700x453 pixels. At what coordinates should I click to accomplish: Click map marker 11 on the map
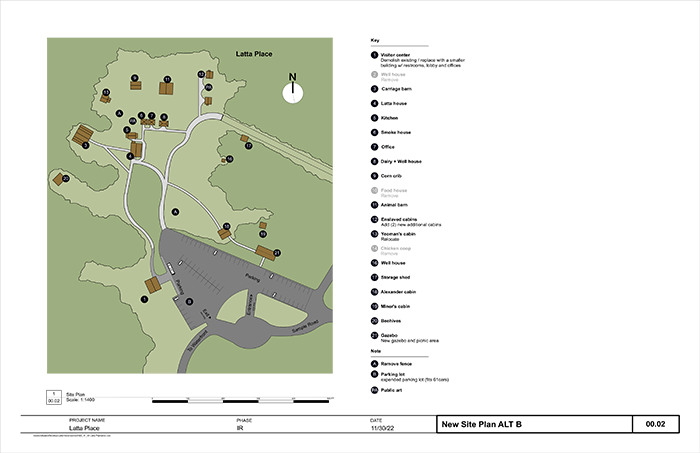pos(167,78)
